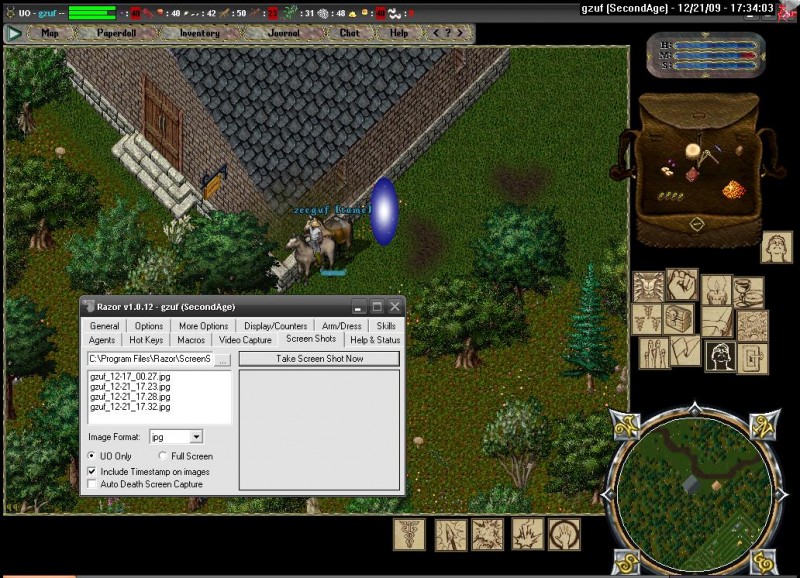Screen dimensions: 800x578
Task: Enable Auto Death Screen Capture
Action: point(93,484)
